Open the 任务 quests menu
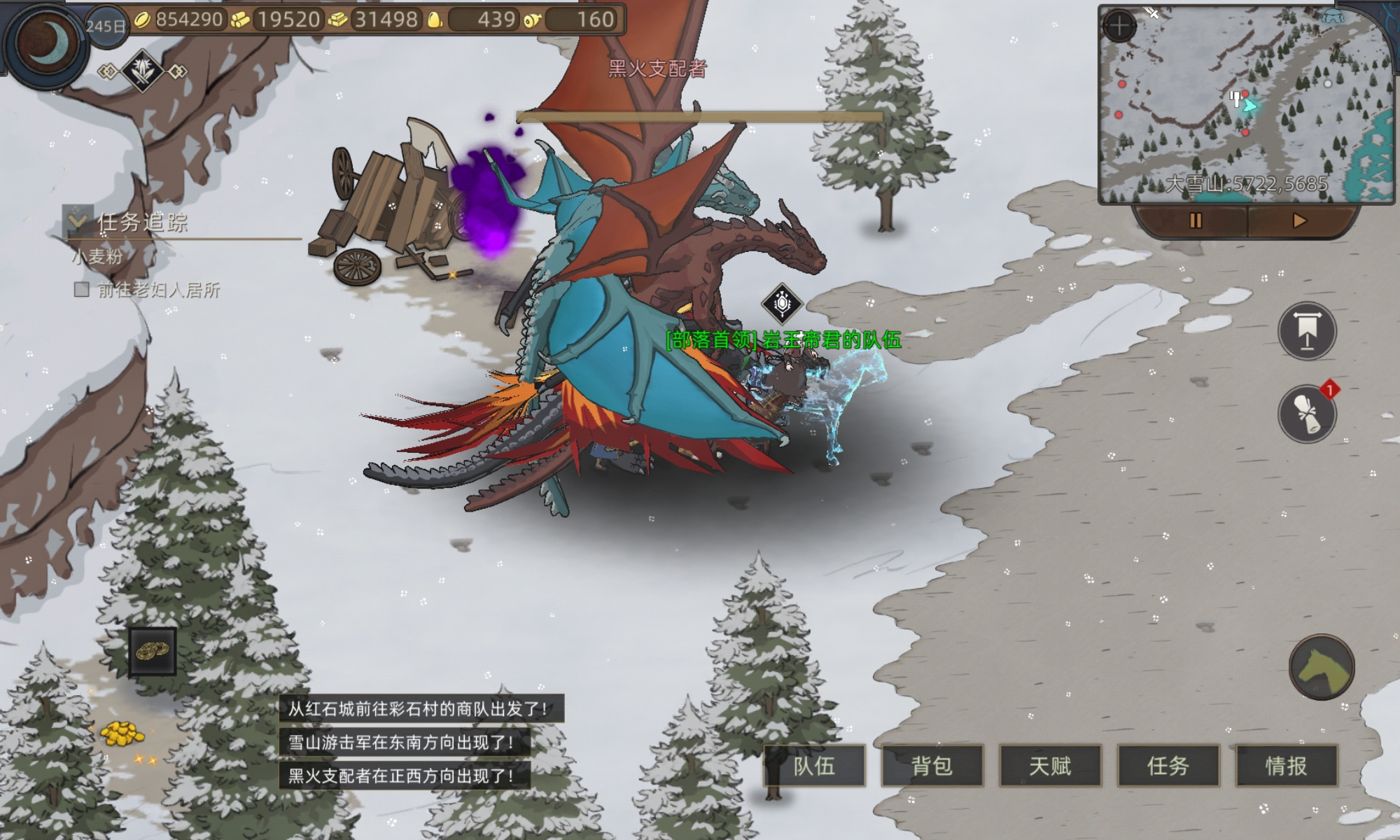 pos(1168,766)
